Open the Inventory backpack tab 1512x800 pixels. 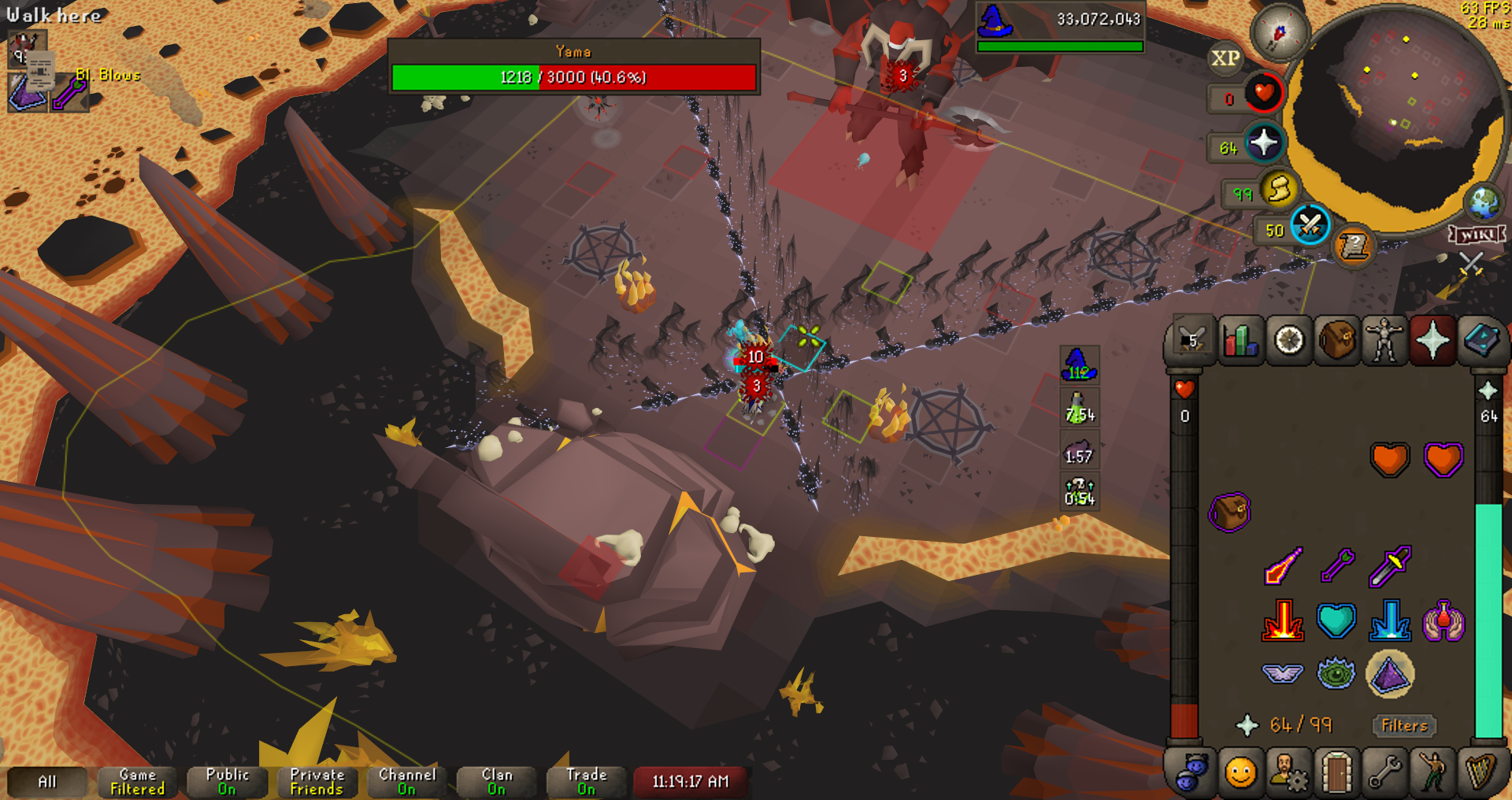click(x=1336, y=341)
